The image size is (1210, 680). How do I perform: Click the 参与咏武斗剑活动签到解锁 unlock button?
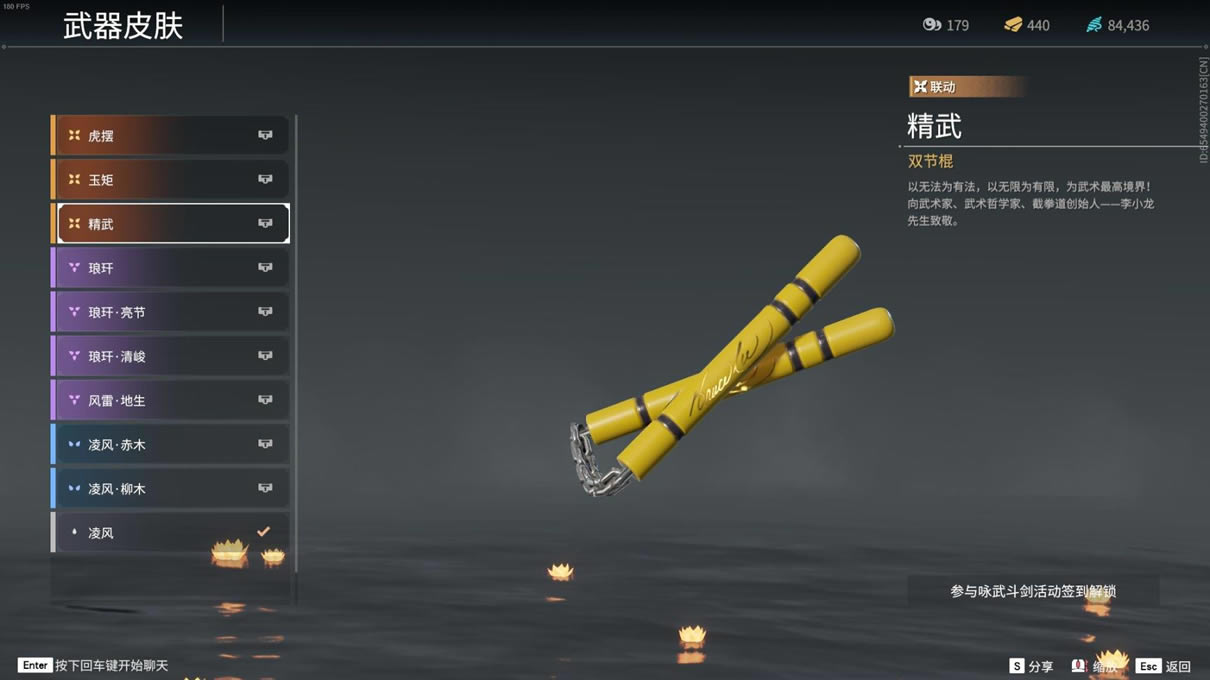point(1033,591)
